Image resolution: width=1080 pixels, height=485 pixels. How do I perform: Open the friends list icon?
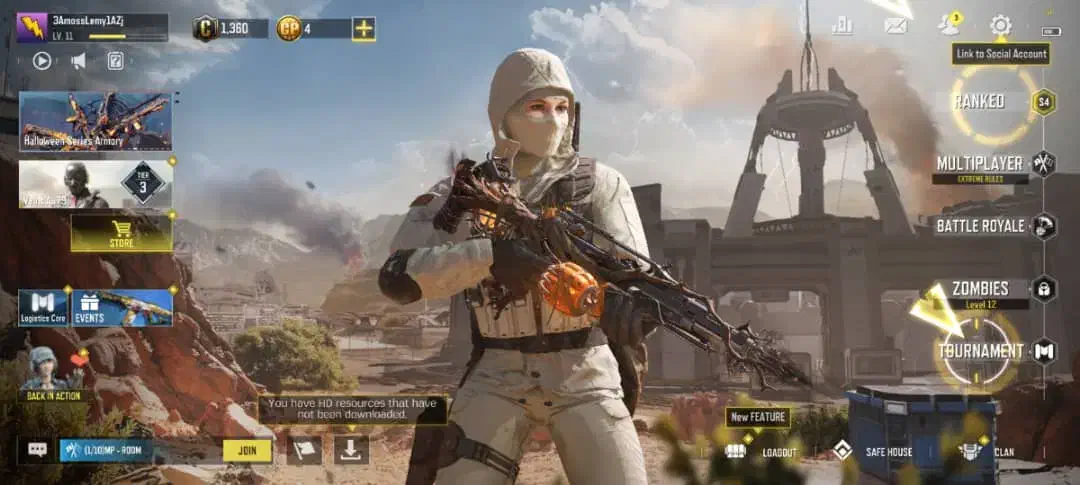click(948, 25)
